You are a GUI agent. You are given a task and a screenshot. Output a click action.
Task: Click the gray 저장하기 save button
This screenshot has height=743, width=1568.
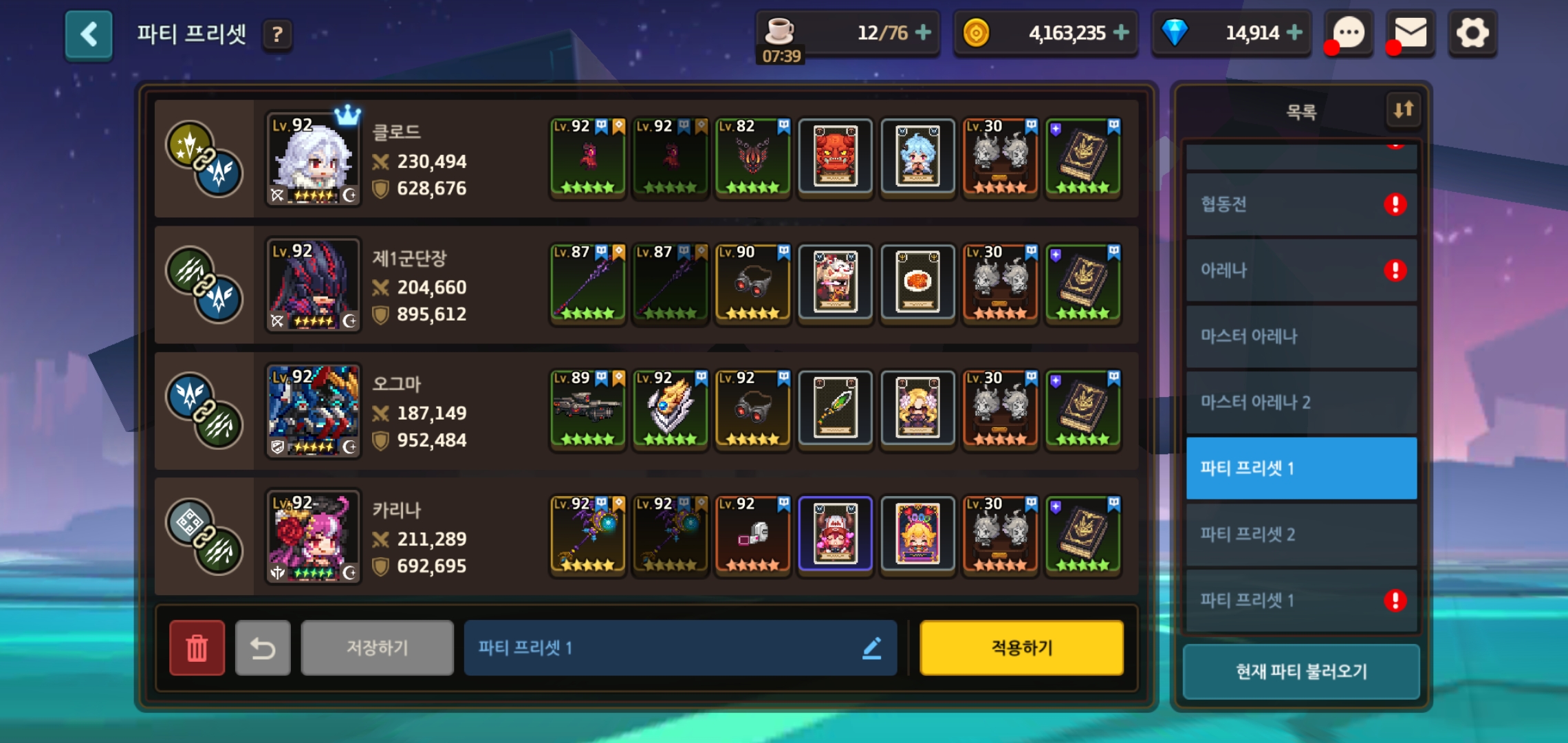[377, 647]
